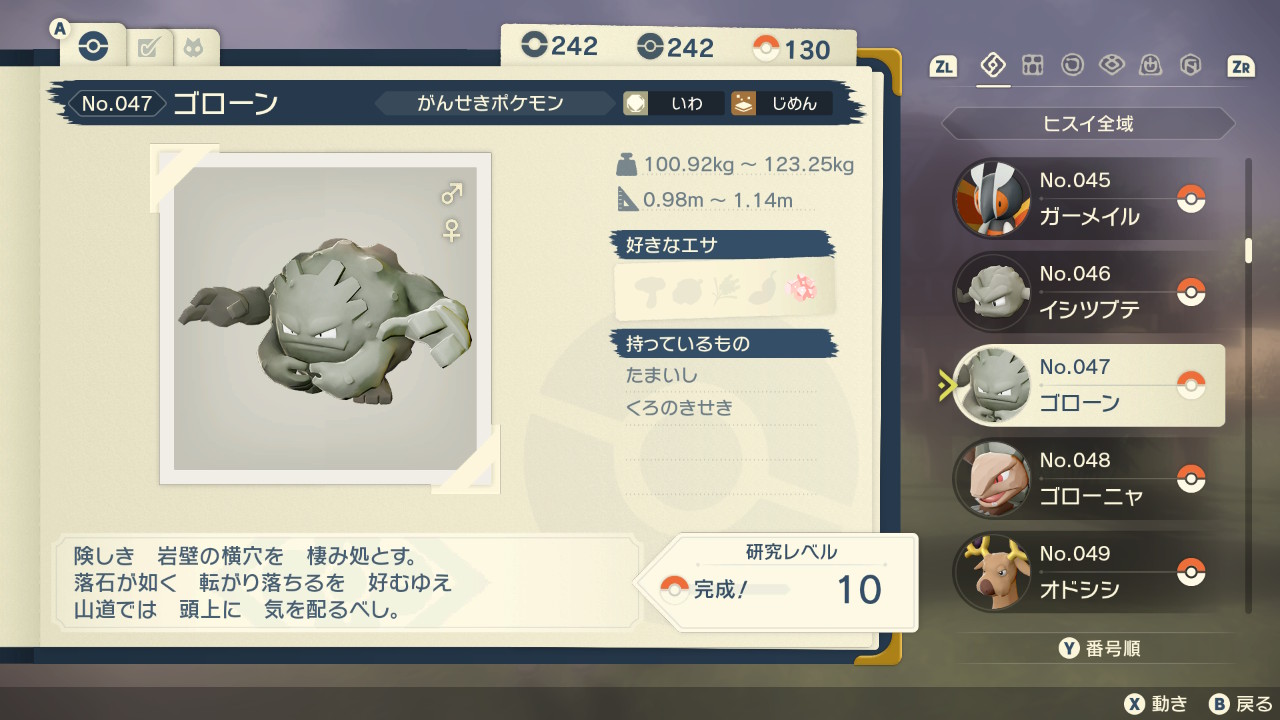Viewport: 1280px width, 720px height.
Task: Select the No.045 ガーメイル entry
Action: click(x=1088, y=199)
